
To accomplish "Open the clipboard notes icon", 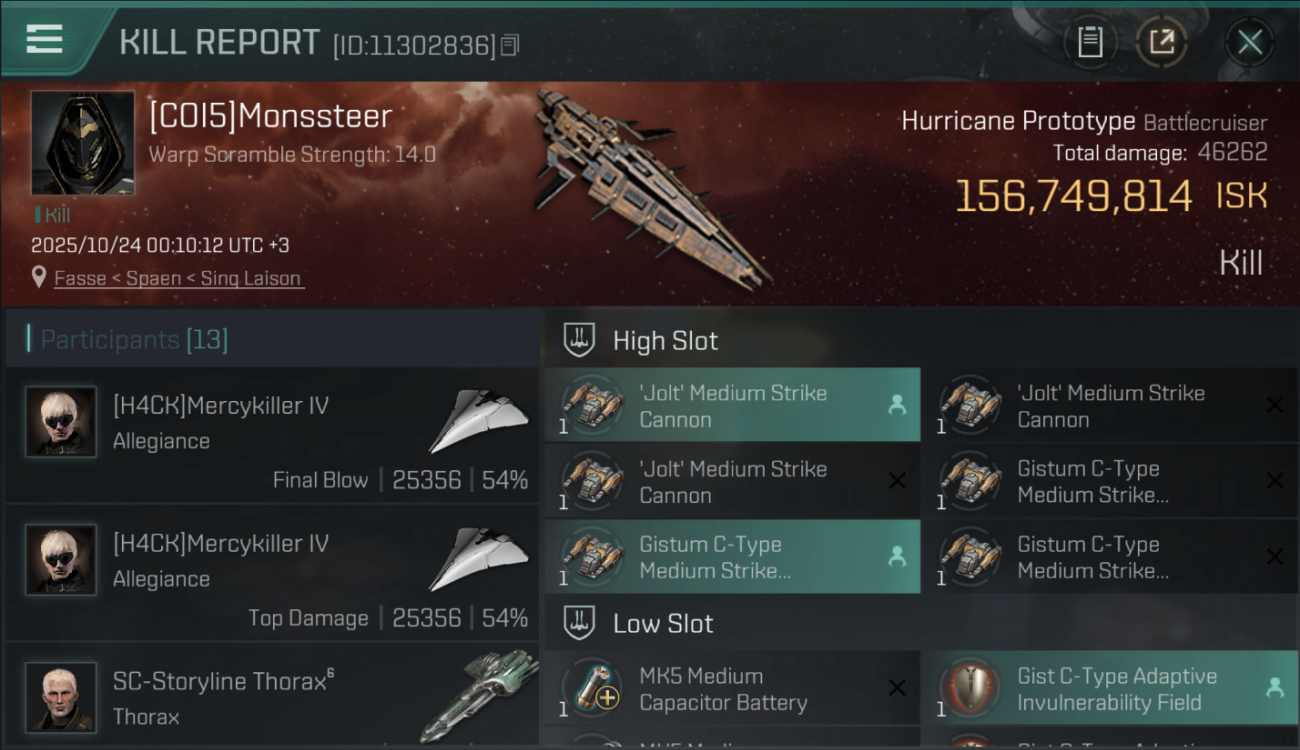I will click(1090, 42).
